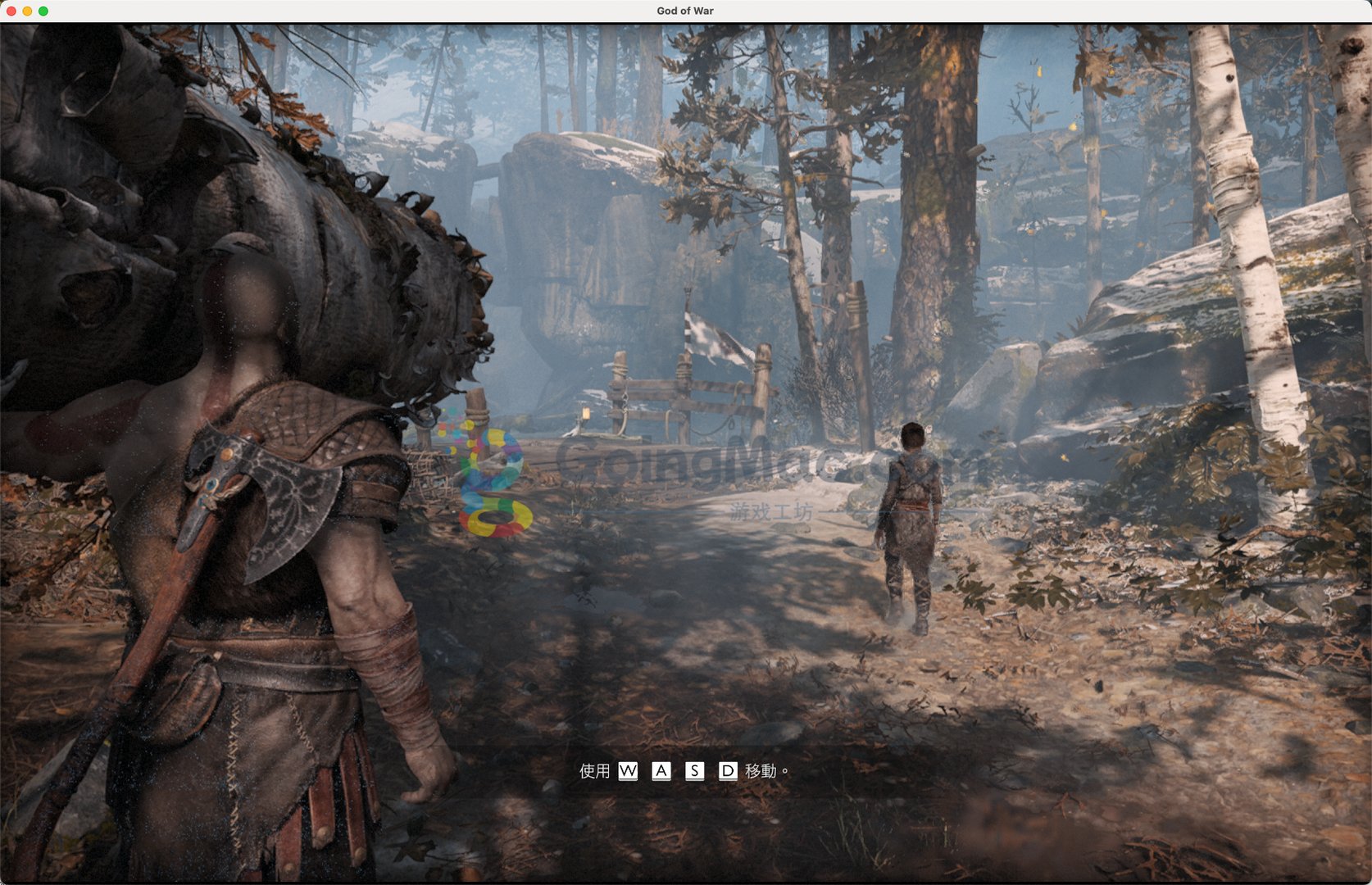This screenshot has width=1372, height=885.
Task: Minimize the game window with yellow button
Action: (27, 11)
